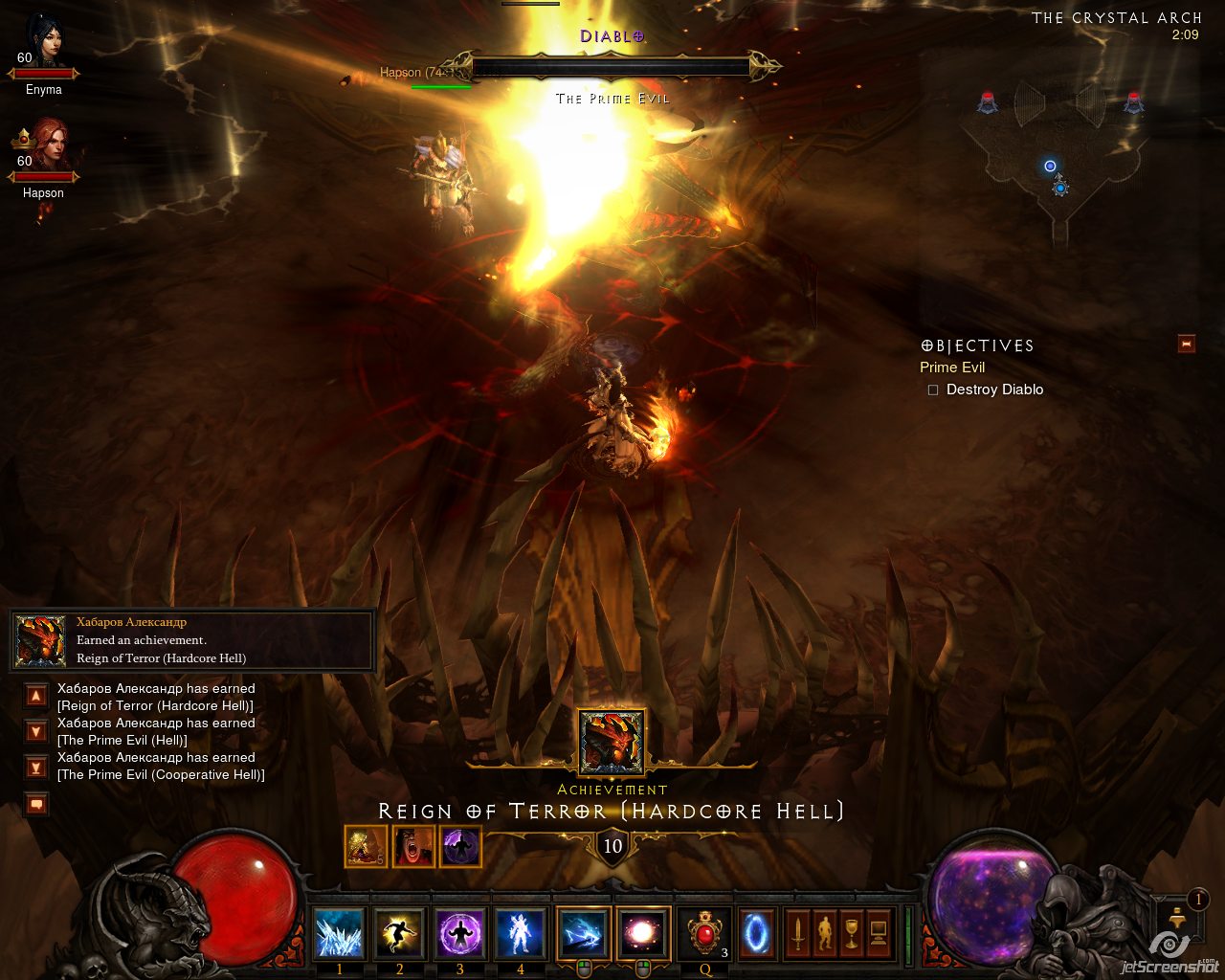Cast the purple bubble skill in slot 3

point(459,933)
